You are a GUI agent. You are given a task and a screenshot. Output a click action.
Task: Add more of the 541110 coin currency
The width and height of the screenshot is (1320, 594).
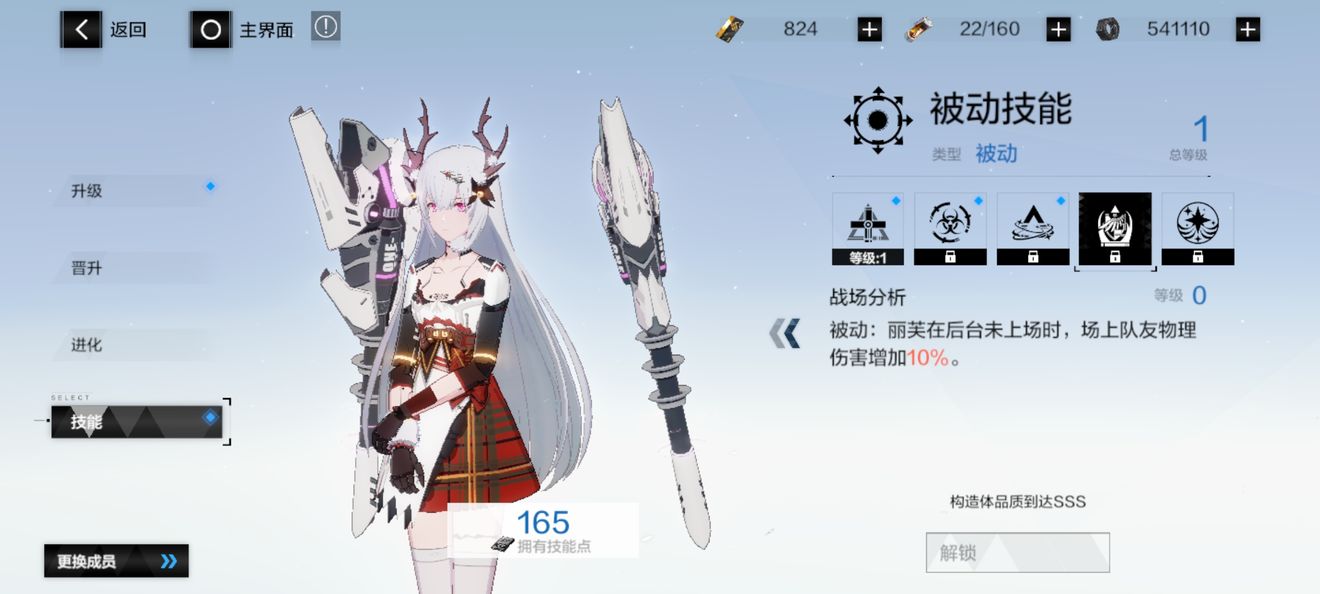tap(1247, 30)
